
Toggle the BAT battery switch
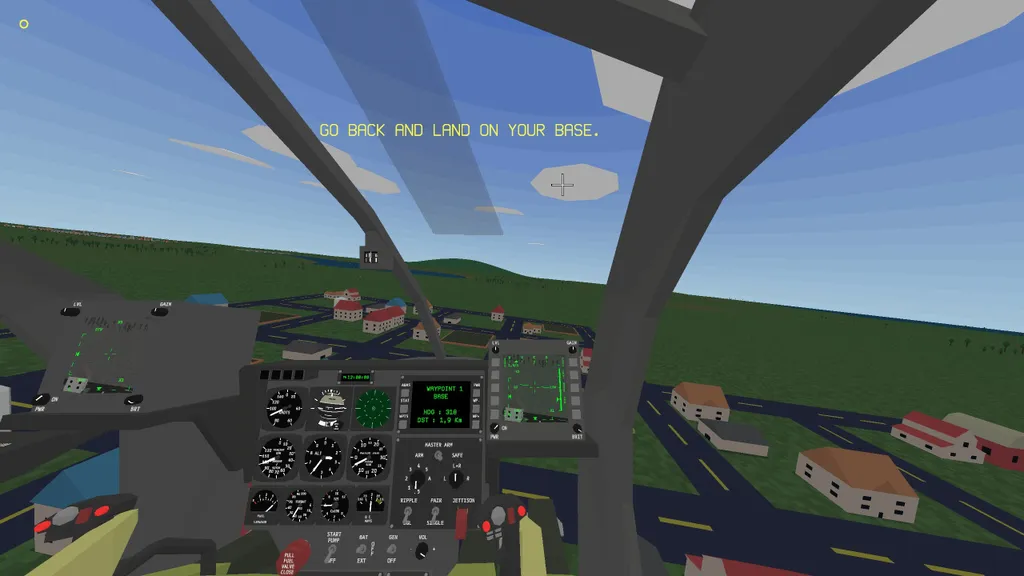(x=363, y=548)
